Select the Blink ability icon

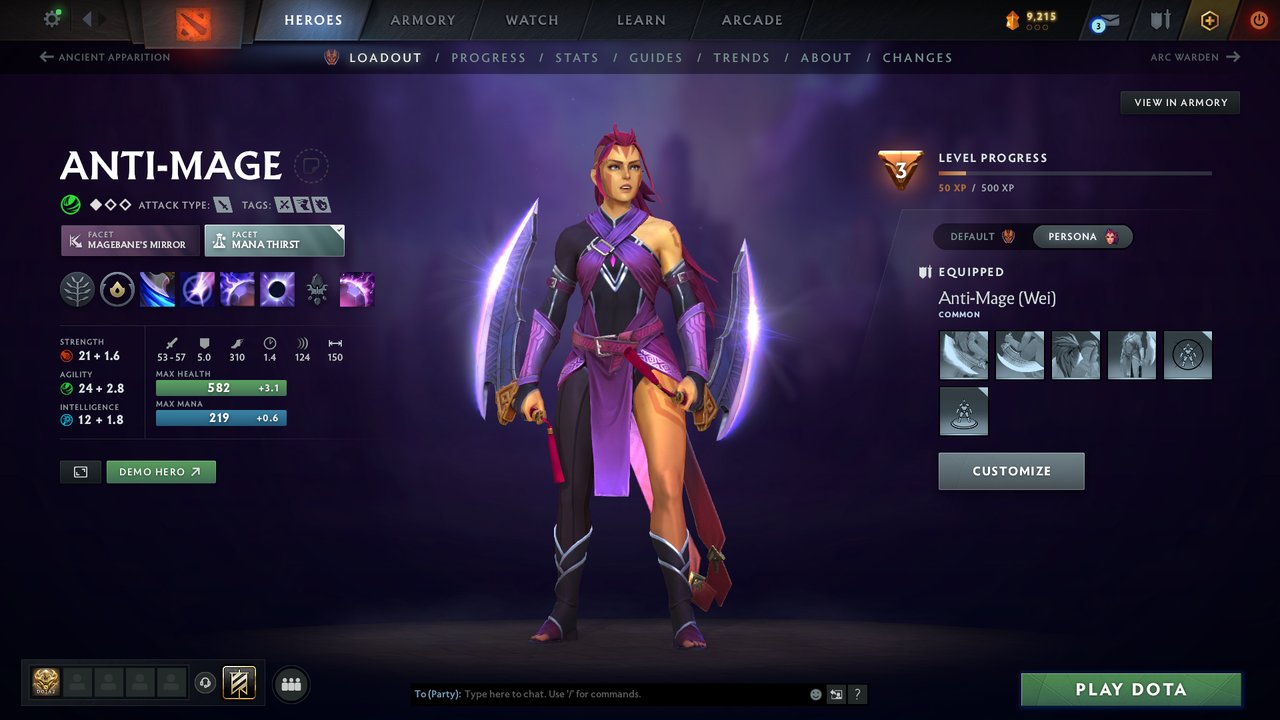pos(197,288)
